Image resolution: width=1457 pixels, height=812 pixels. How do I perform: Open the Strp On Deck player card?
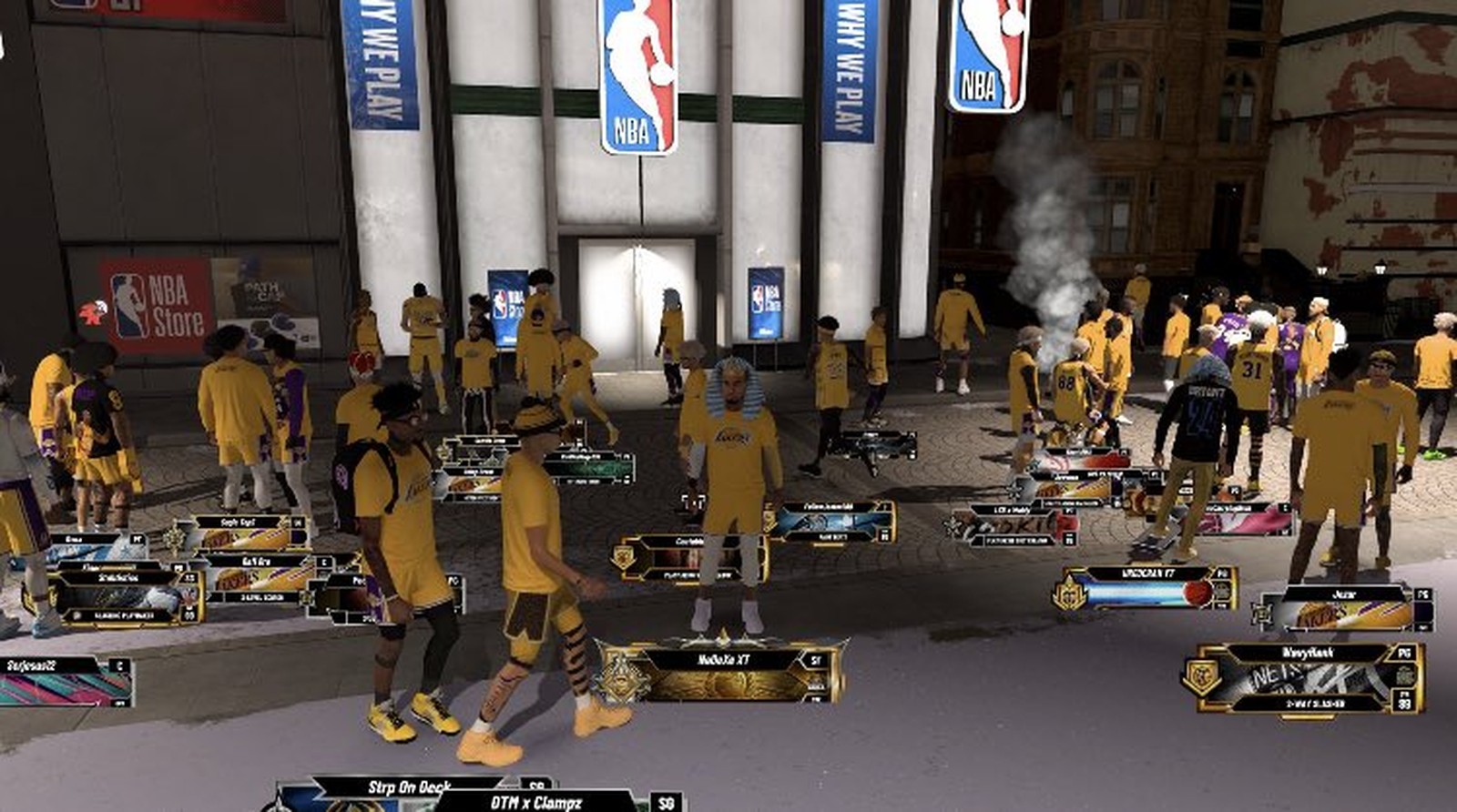(x=410, y=787)
